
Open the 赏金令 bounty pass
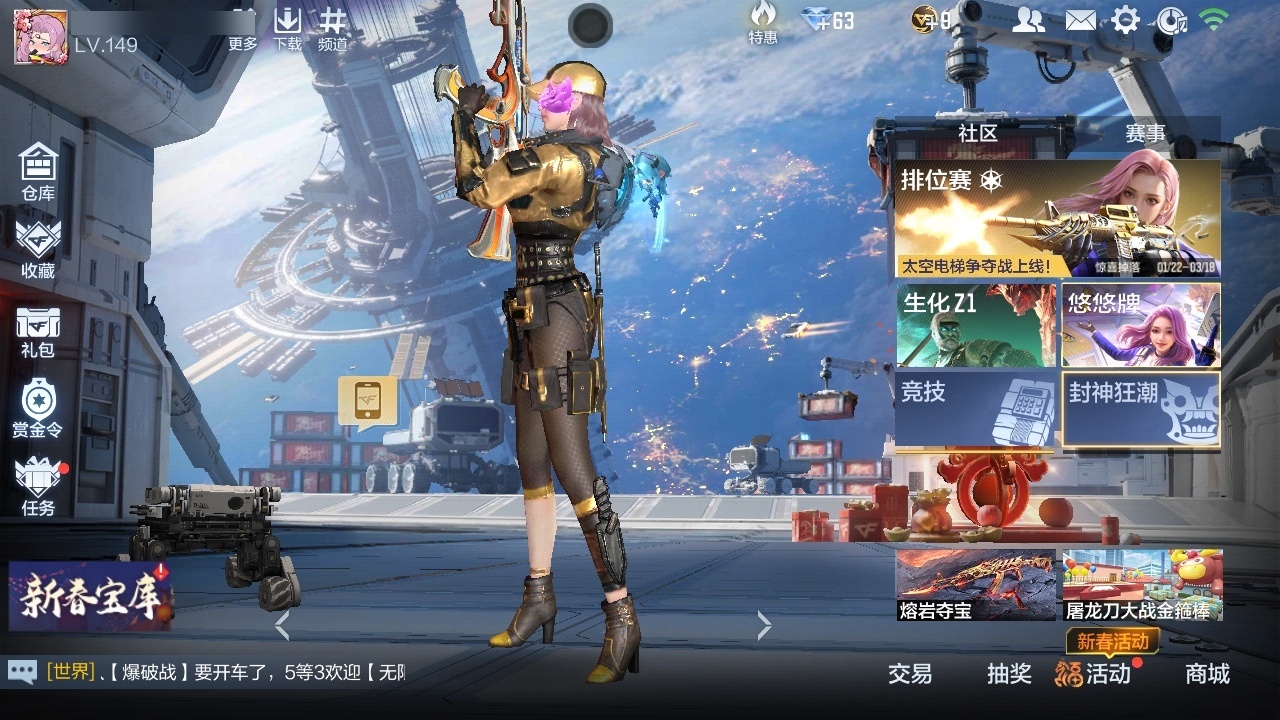pos(38,409)
